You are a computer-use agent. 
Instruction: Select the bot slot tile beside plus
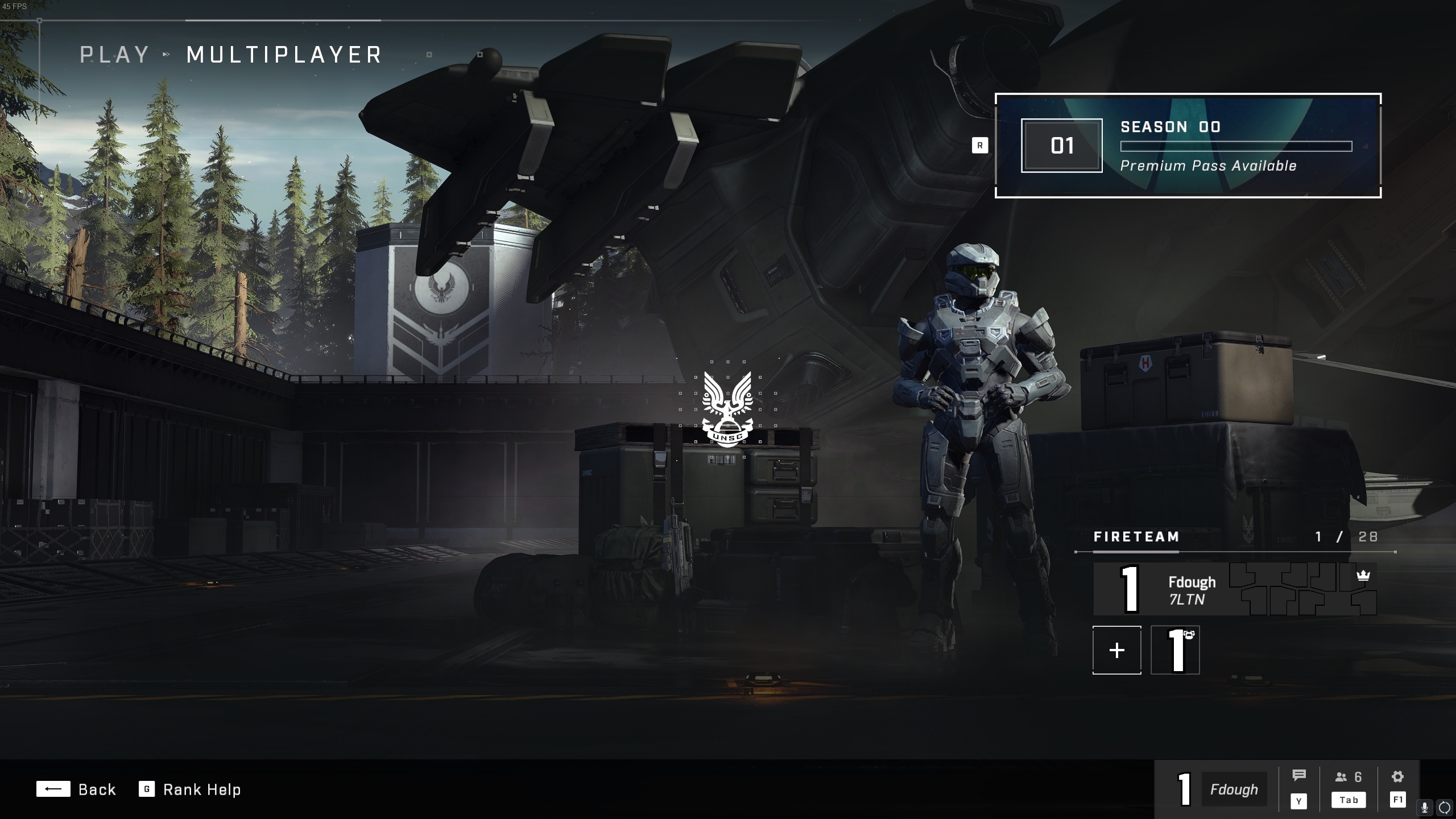click(x=1175, y=650)
